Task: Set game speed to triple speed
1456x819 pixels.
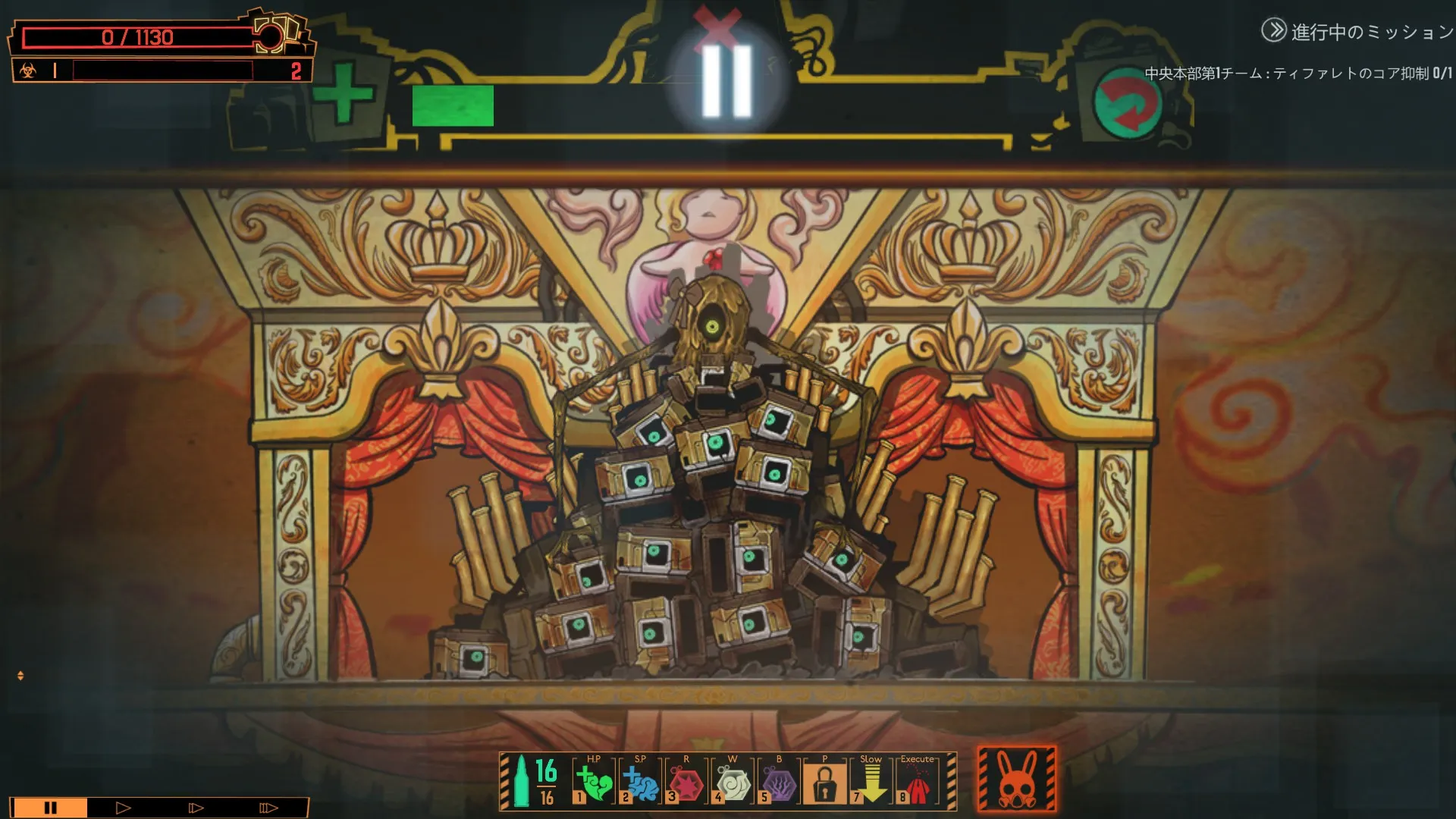Action: tap(268, 808)
